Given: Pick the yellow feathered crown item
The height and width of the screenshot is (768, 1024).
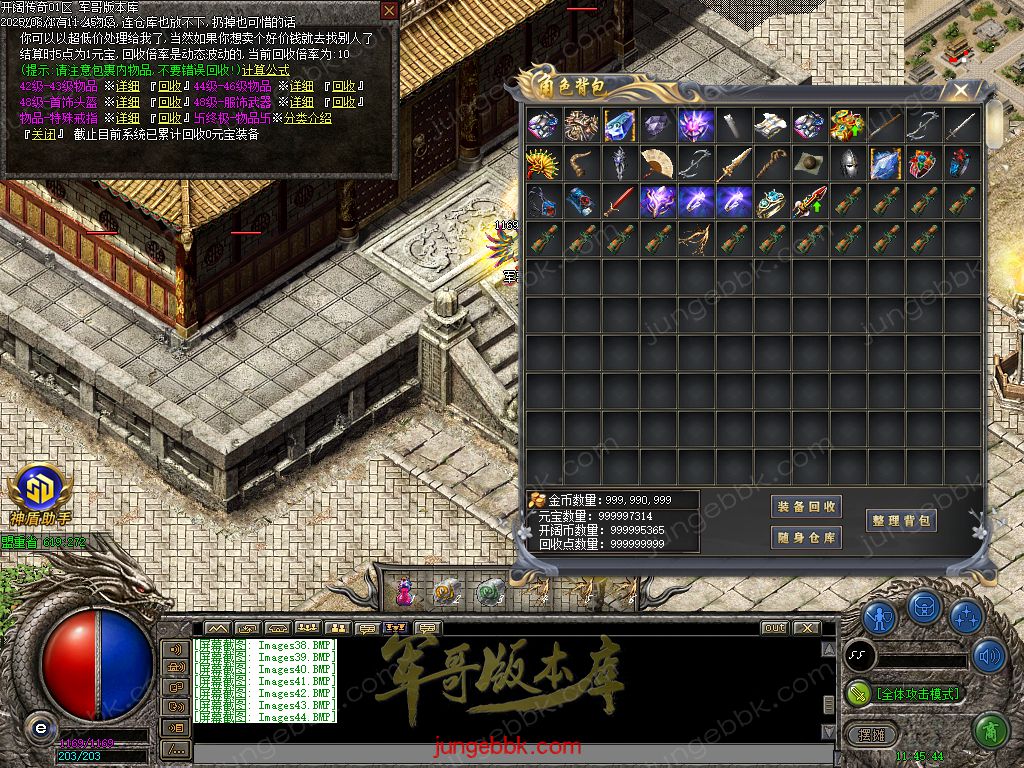Looking at the screenshot, I should (543, 163).
